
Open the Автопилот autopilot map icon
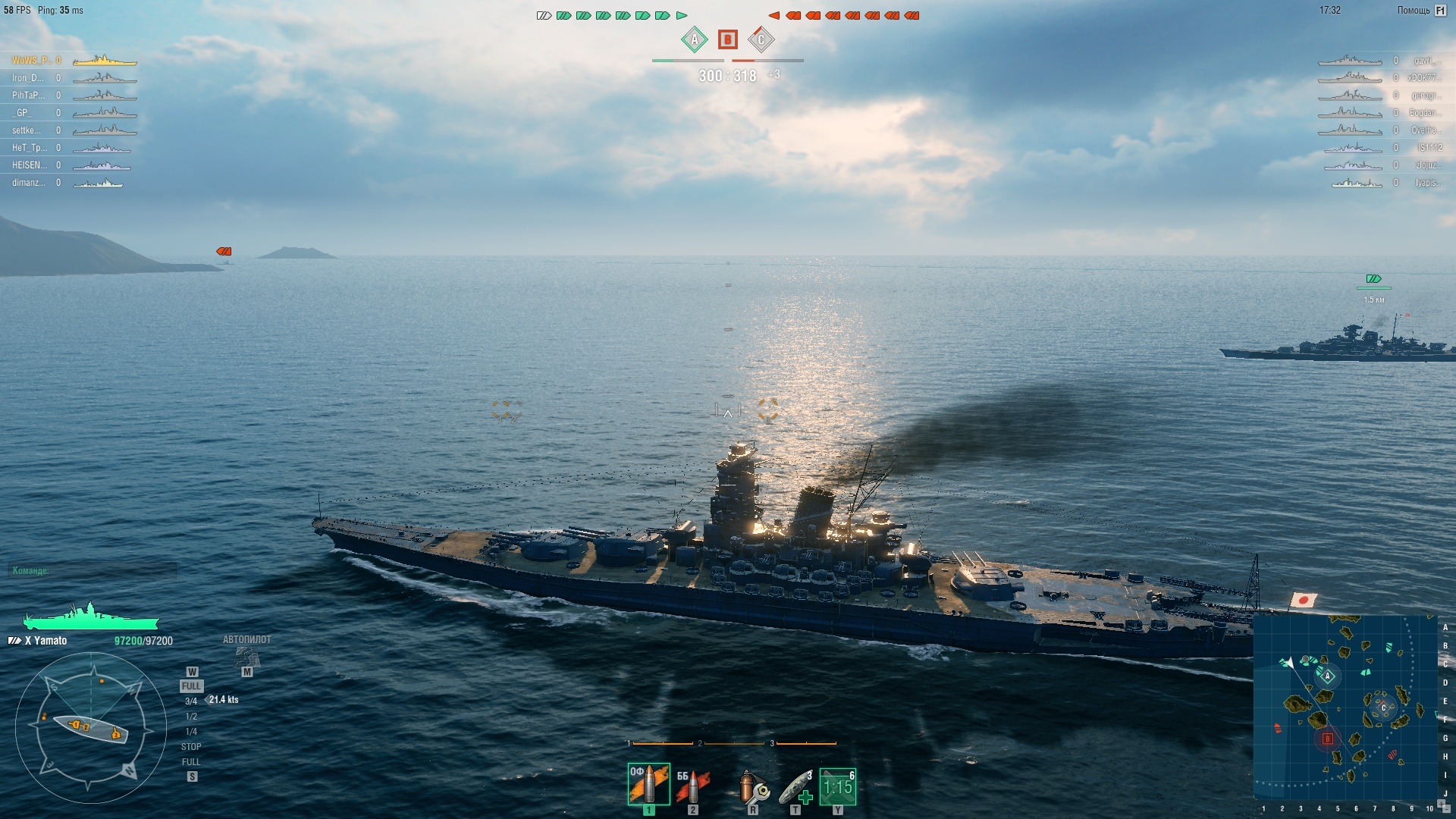click(x=247, y=657)
